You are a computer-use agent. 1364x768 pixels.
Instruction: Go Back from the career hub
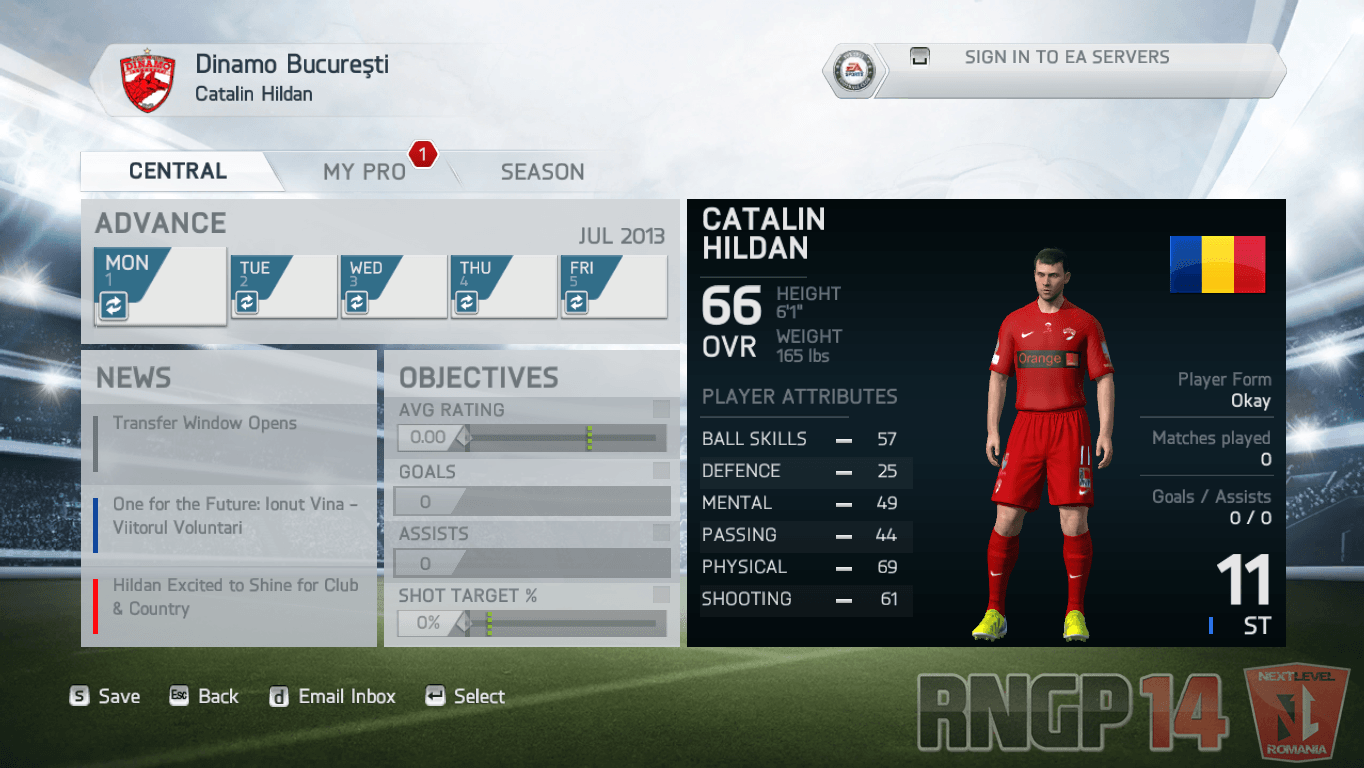(x=204, y=697)
